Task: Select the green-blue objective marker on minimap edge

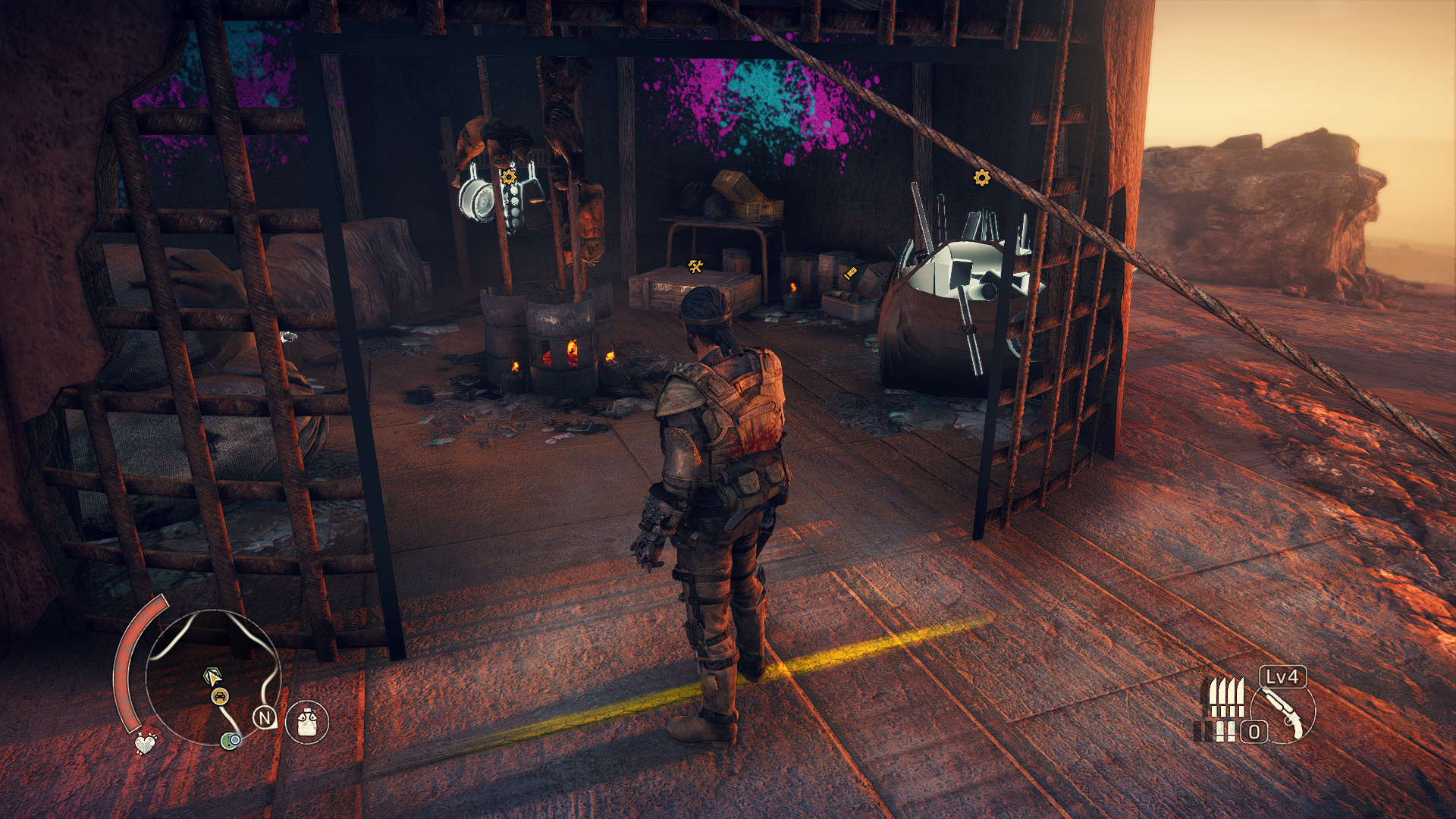Action: 231,740
